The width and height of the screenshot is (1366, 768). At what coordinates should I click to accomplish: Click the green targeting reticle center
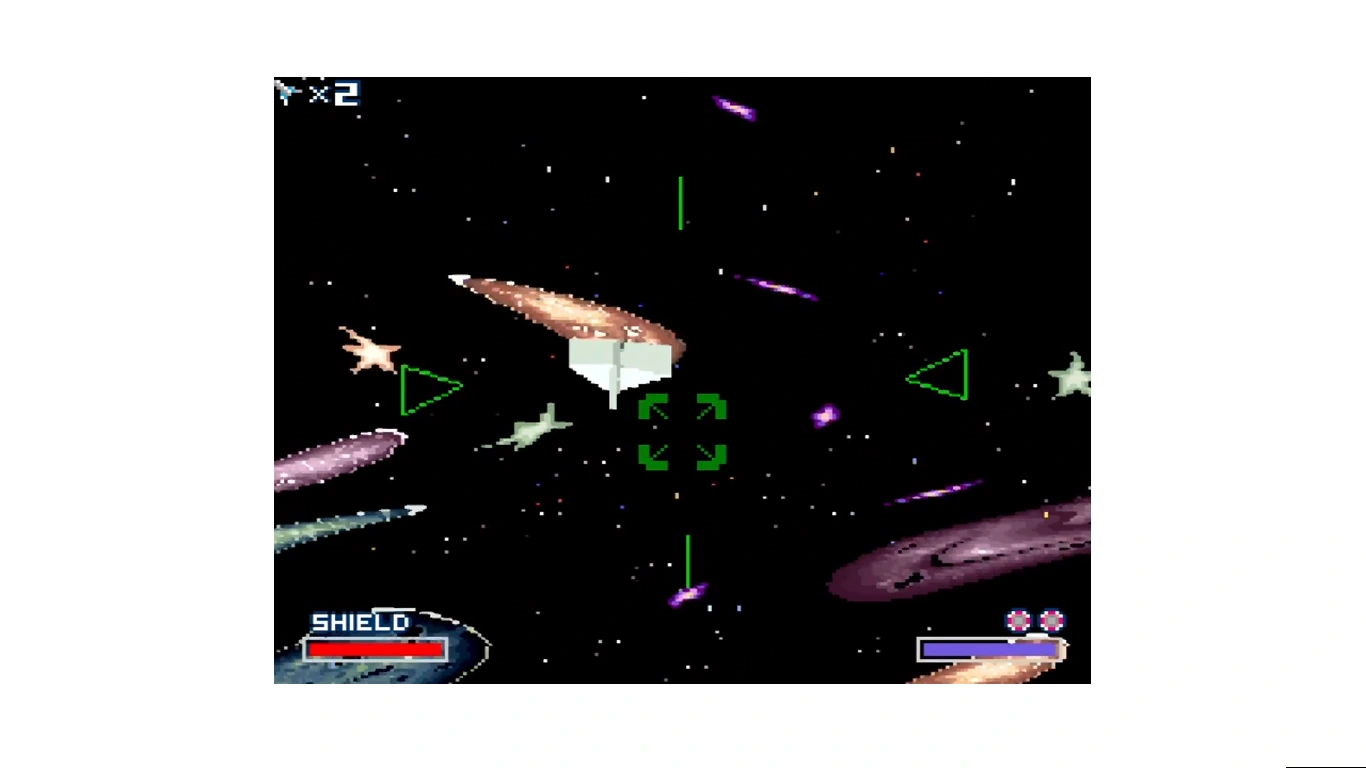pos(683,432)
